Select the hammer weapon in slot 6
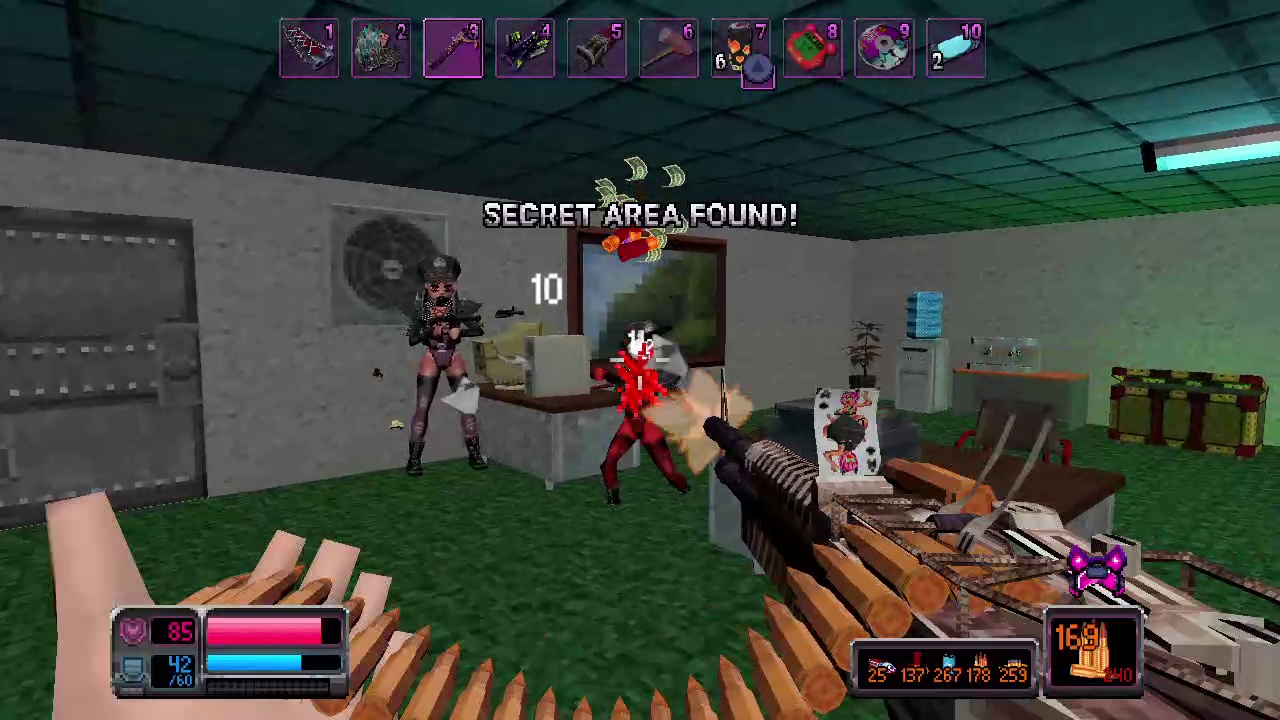 (x=669, y=47)
